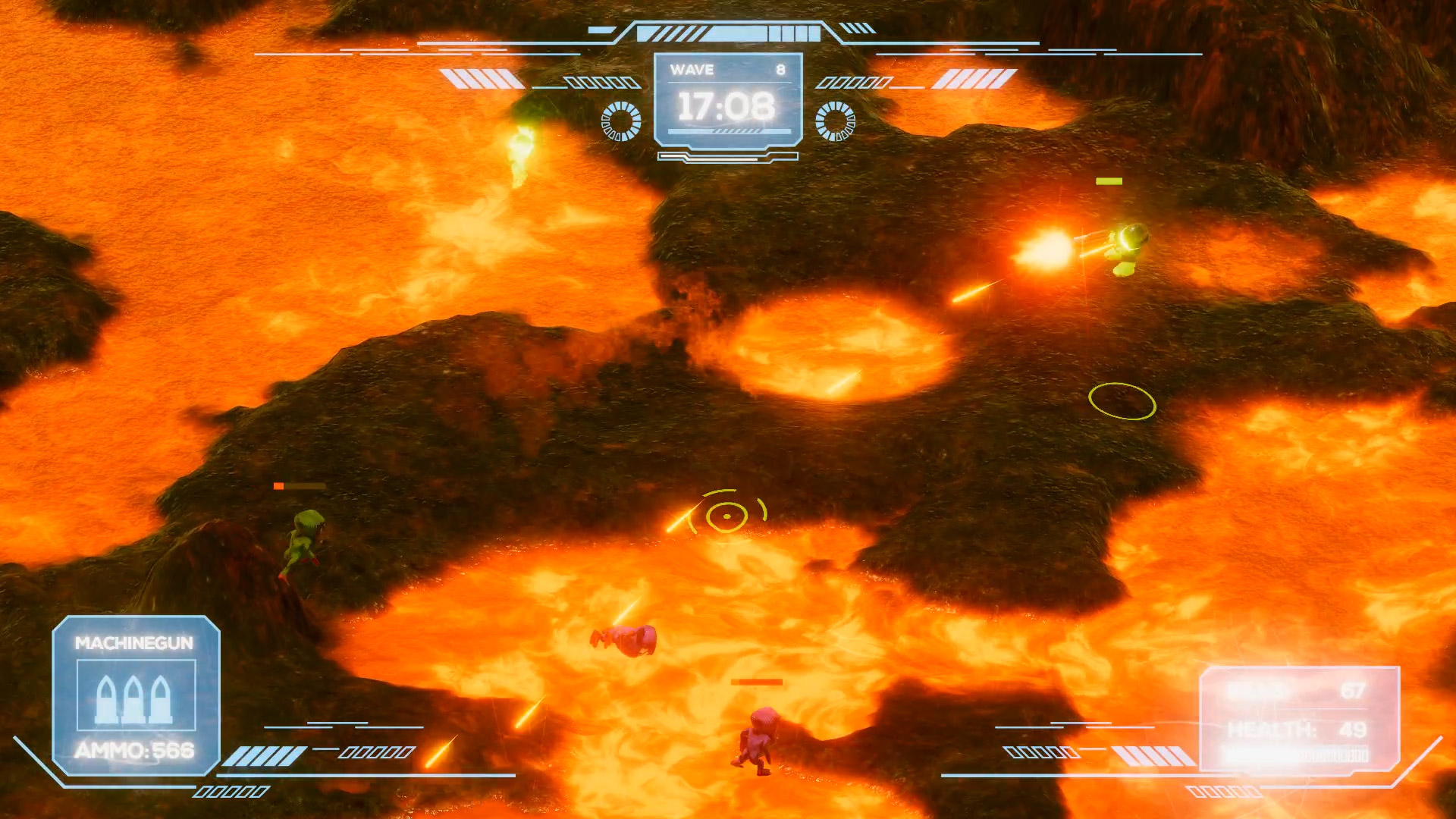Screen dimensions: 1456x819
Task: Click the wave number 8 readout
Action: pos(780,71)
